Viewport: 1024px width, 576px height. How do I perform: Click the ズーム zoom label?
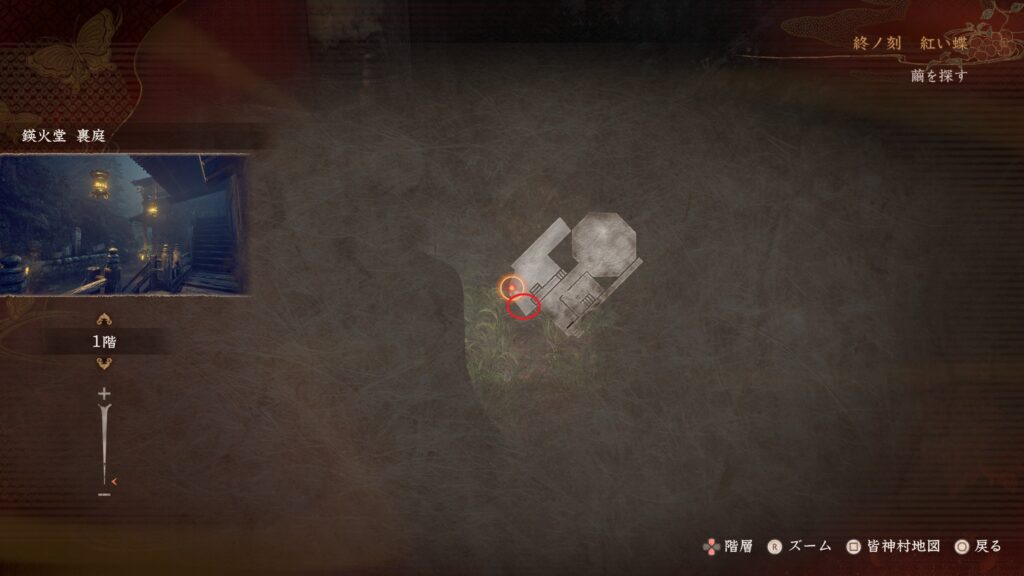pos(810,546)
